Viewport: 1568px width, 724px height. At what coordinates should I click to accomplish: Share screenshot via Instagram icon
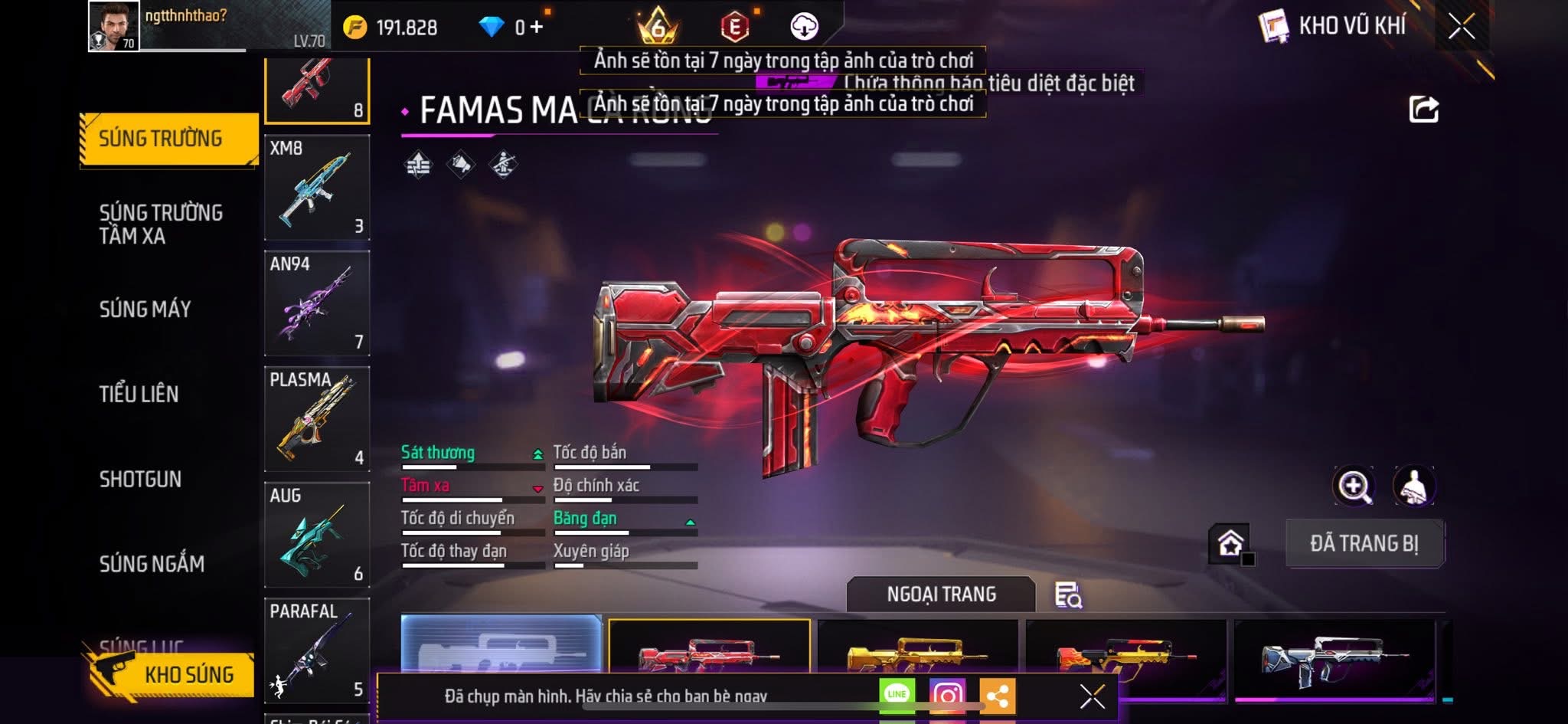pos(947,695)
